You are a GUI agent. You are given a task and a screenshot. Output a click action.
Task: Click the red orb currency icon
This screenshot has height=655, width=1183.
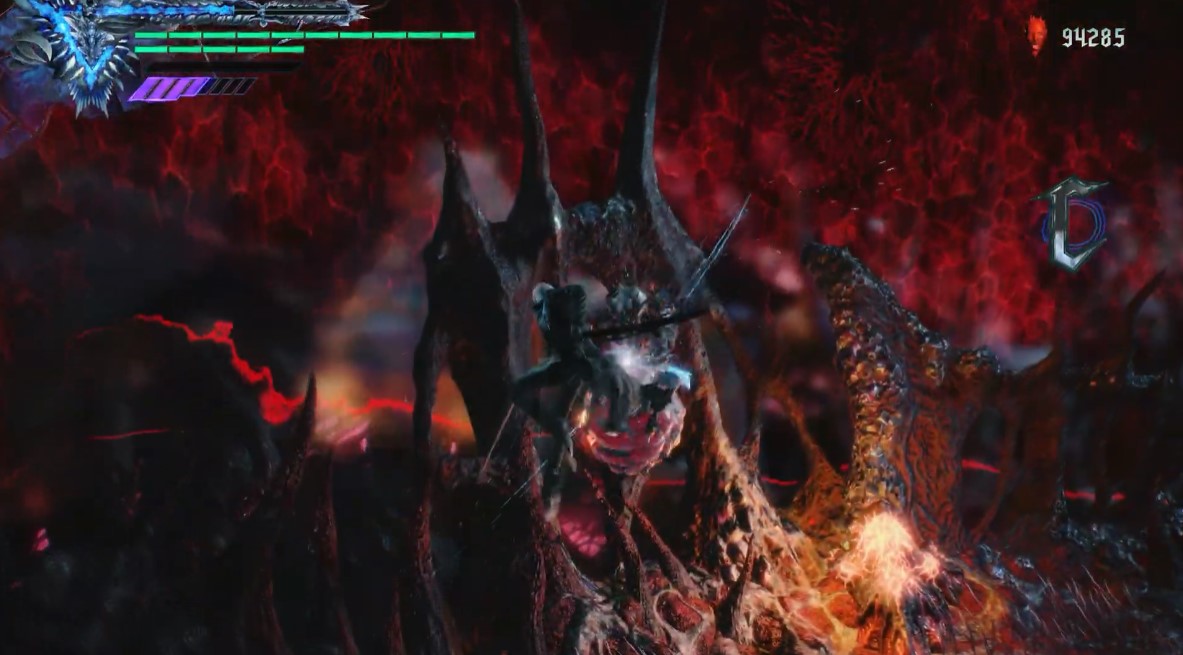1037,36
